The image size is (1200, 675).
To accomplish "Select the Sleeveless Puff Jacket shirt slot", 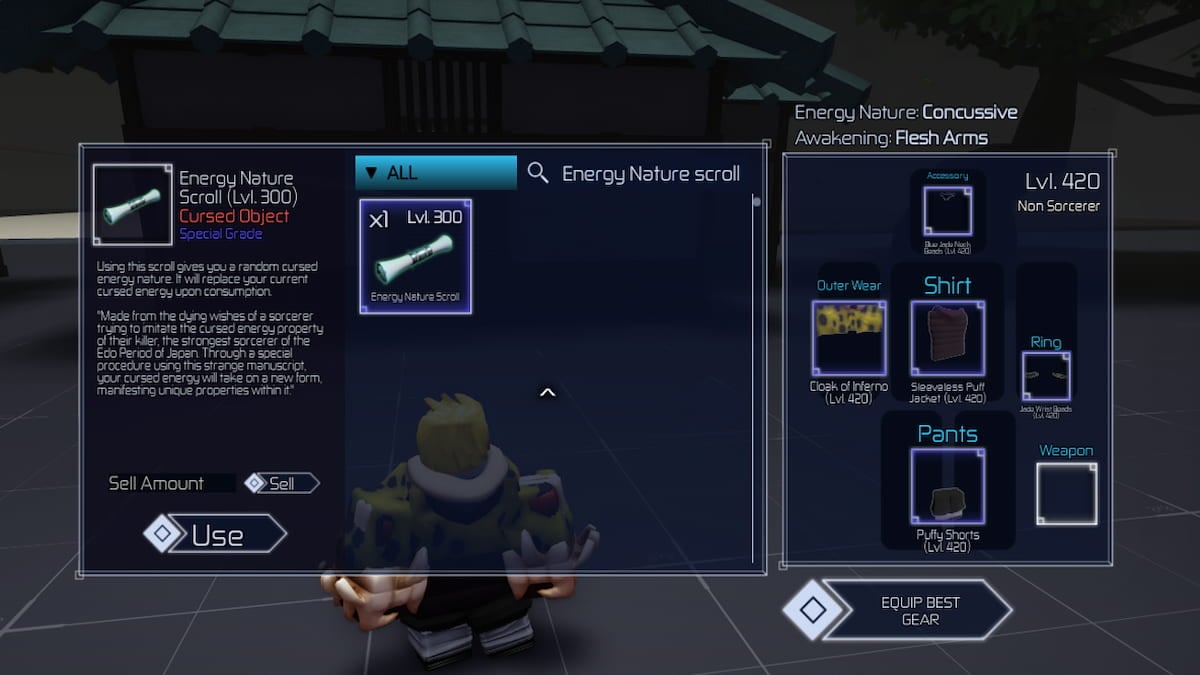I will pyautogui.click(x=947, y=338).
